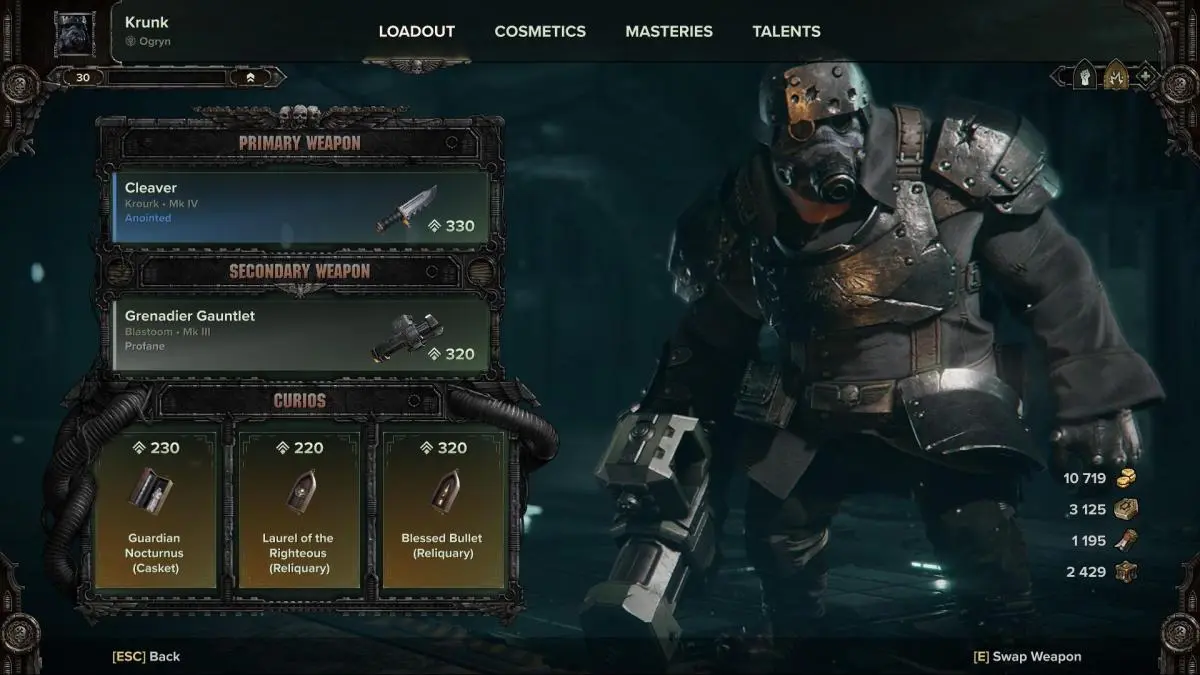1200x675 pixels.
Task: Open the Cosmetics tab
Action: pyautogui.click(x=540, y=31)
